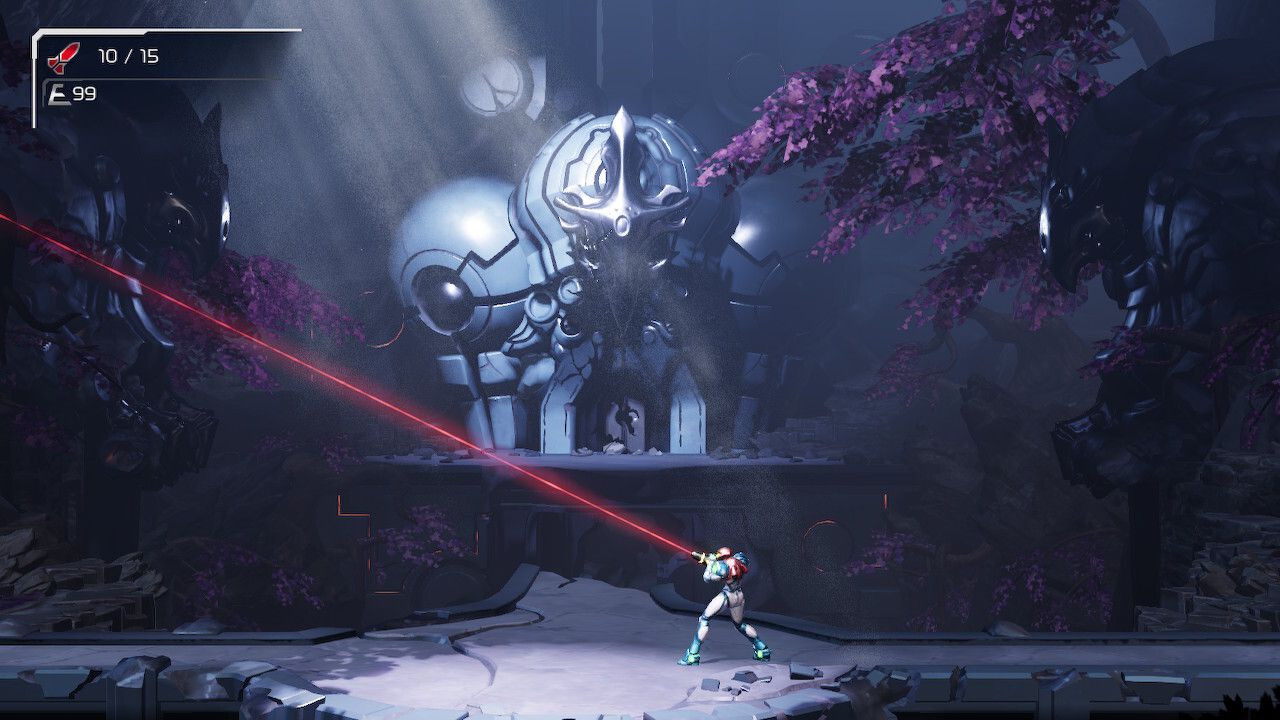Select the red missile weapon icon
Screen dimensions: 1280x720
tap(62, 56)
